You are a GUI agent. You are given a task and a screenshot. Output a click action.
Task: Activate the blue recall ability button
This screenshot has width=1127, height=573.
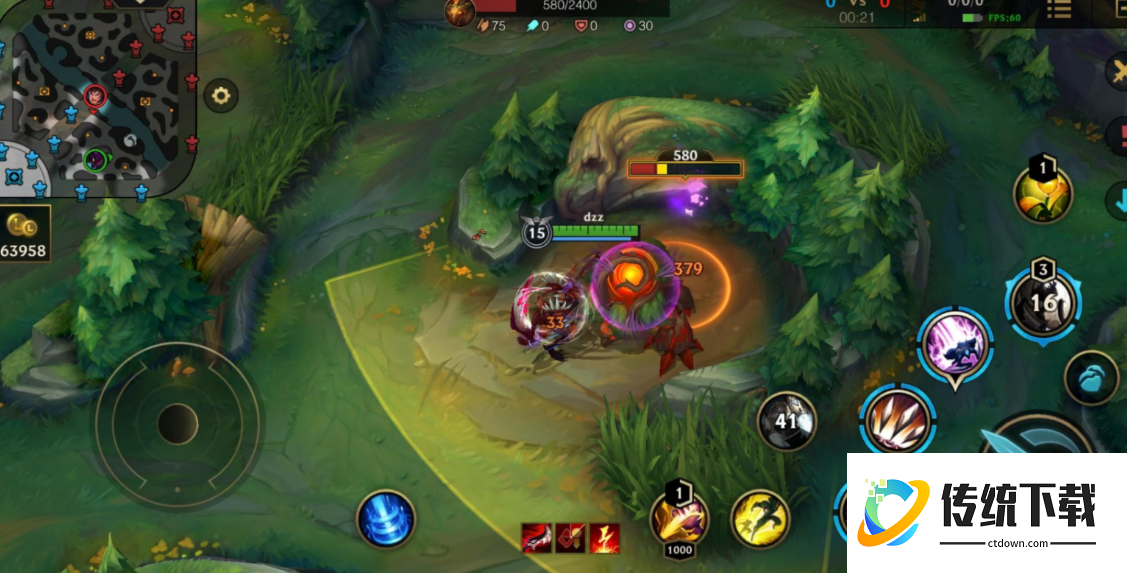385,519
